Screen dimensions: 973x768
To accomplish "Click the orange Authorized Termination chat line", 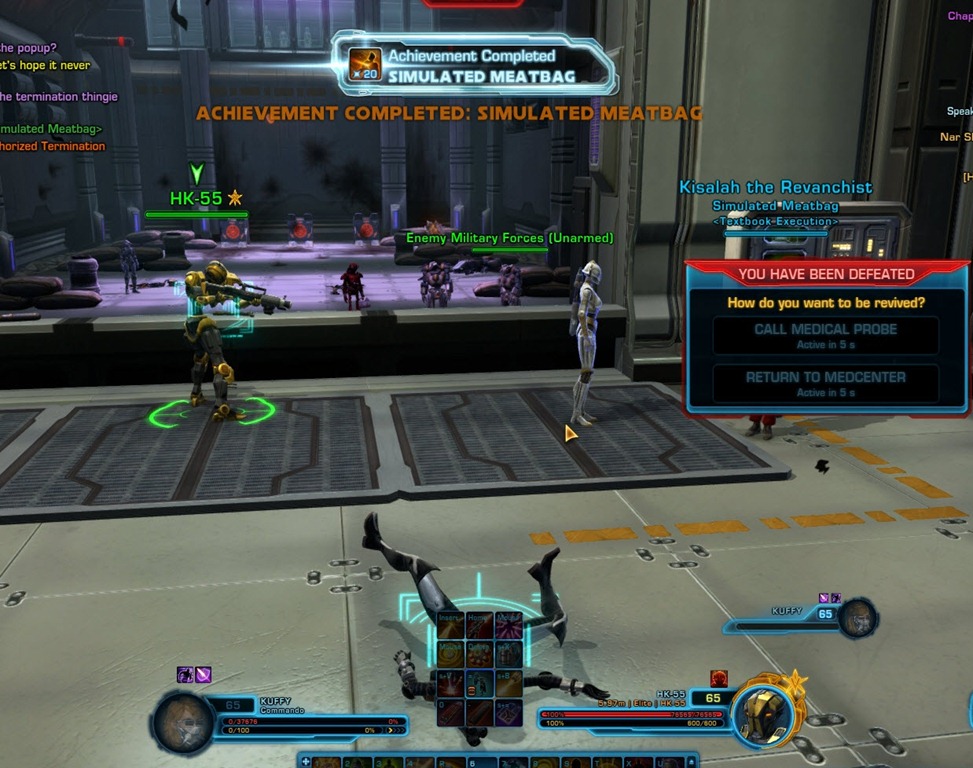I will (53, 146).
